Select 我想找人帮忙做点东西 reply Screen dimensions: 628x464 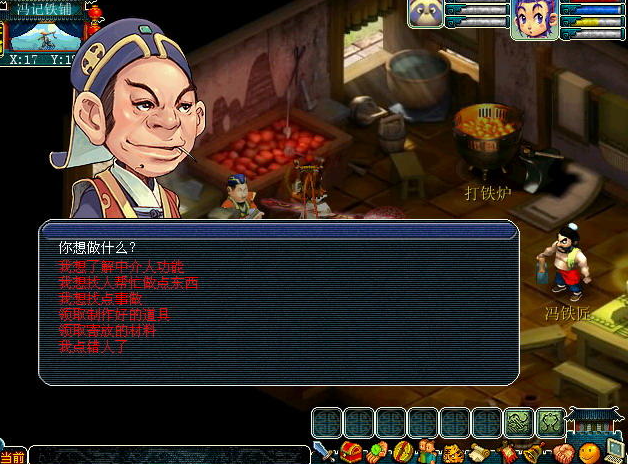click(x=128, y=283)
